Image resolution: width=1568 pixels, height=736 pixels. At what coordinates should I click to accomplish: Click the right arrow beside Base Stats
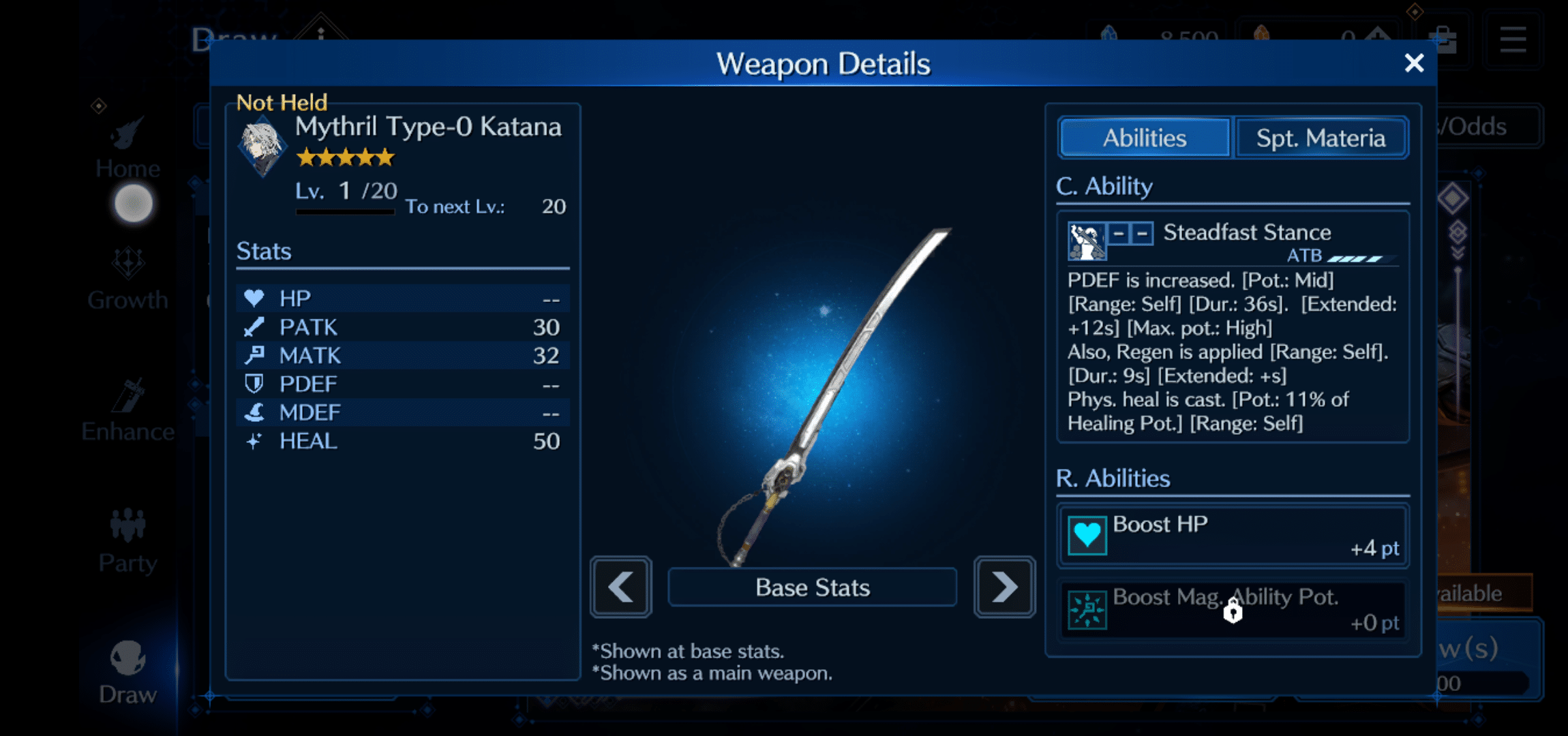(1004, 587)
